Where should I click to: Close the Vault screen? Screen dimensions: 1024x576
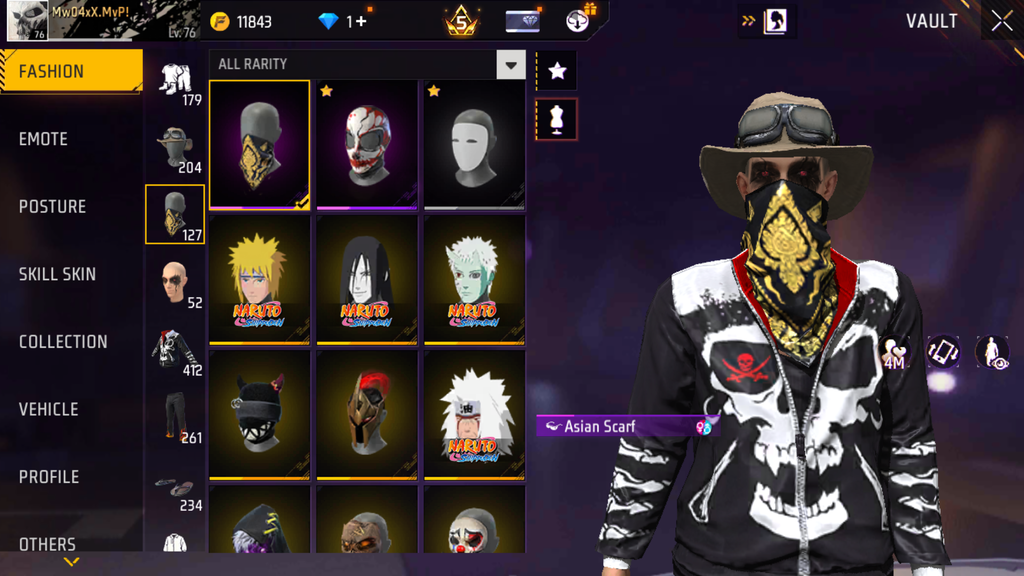(1002, 22)
